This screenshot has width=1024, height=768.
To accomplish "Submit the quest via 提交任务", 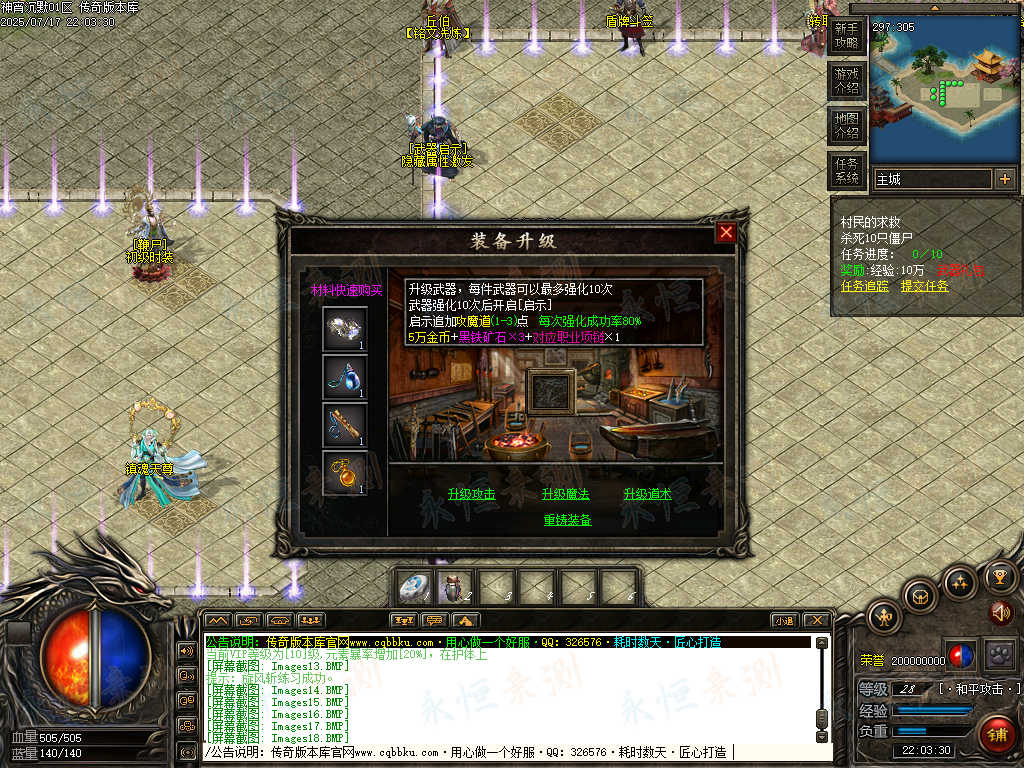I will pos(925,286).
